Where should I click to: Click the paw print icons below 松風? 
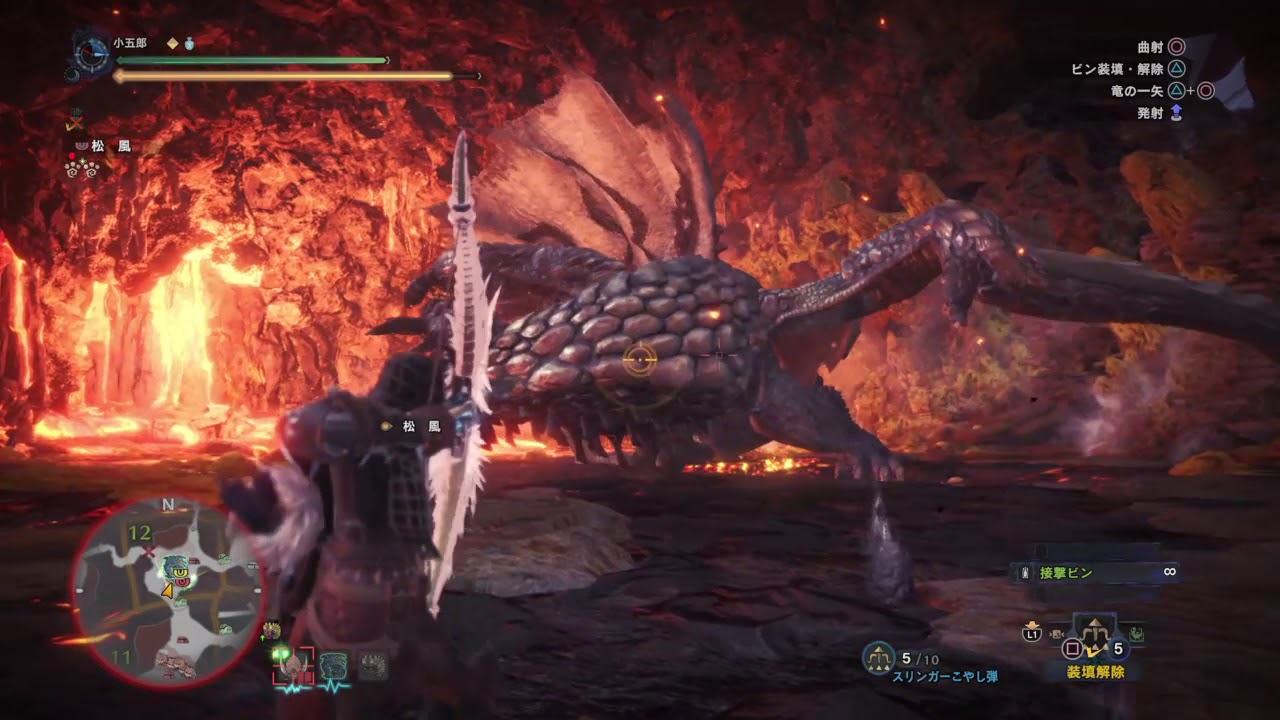(x=82, y=169)
